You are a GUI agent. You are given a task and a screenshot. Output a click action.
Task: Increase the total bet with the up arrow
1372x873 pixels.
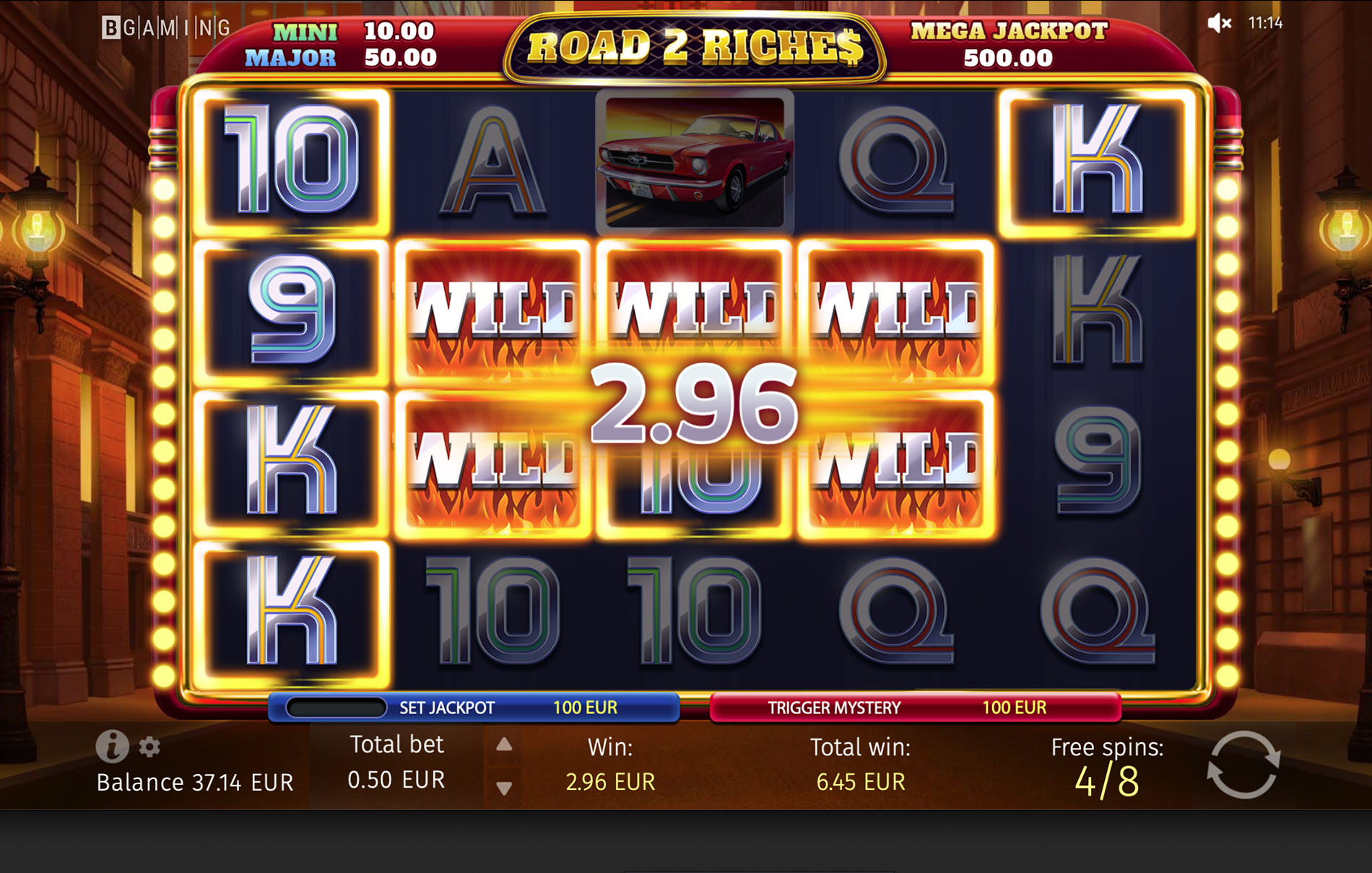pos(504,744)
